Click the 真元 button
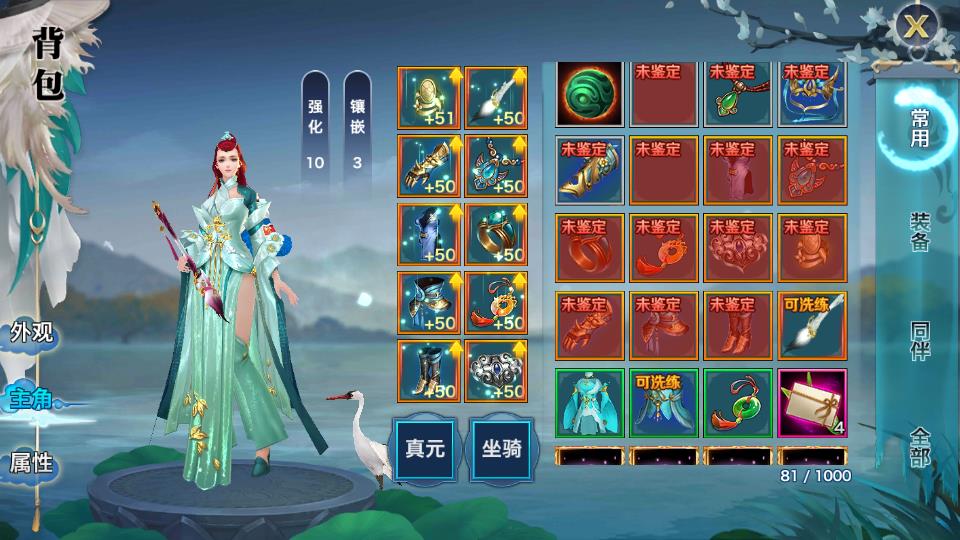Screen dimensions: 960x540 [424, 447]
